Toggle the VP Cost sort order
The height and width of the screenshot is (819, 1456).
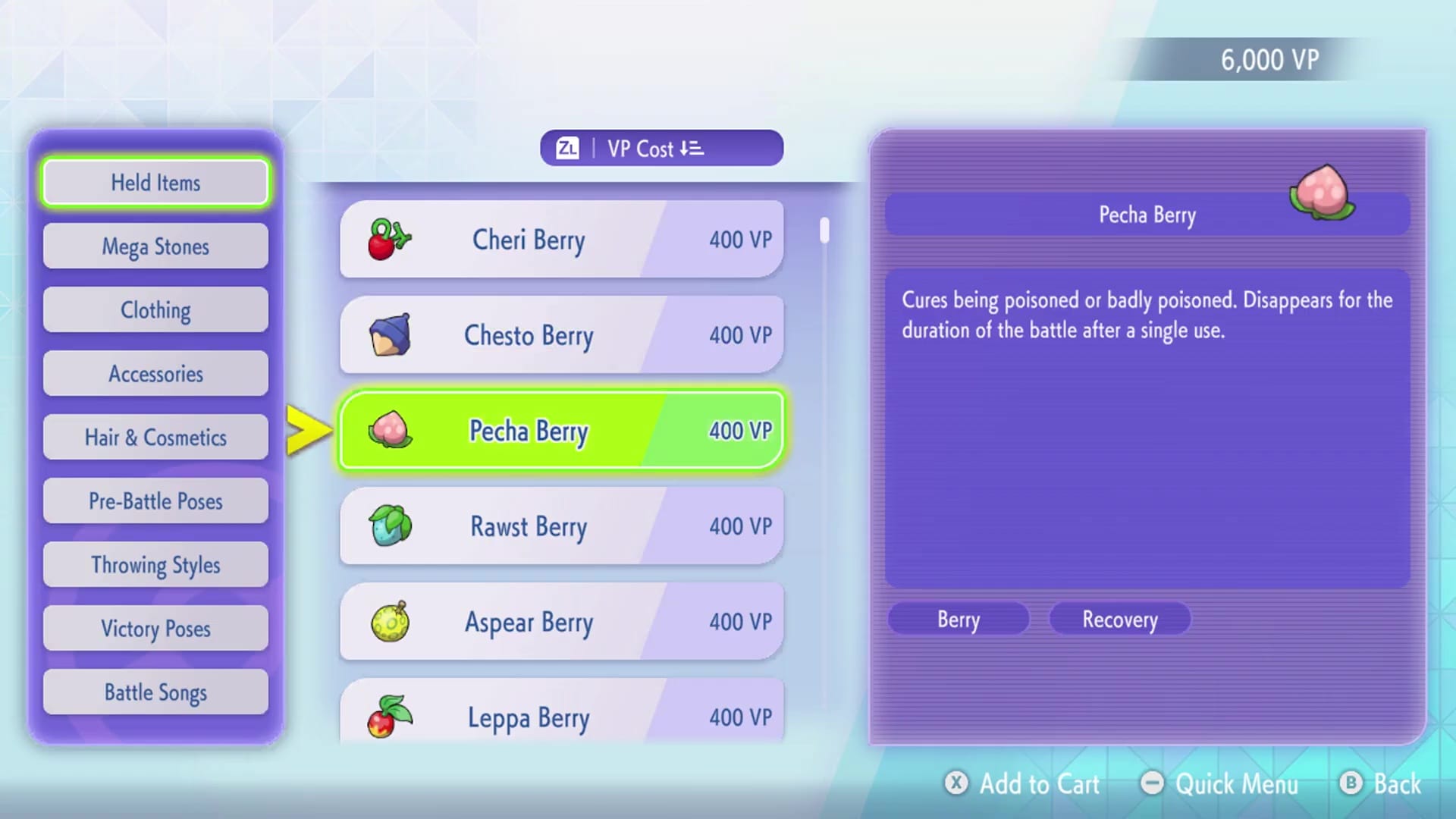(660, 148)
